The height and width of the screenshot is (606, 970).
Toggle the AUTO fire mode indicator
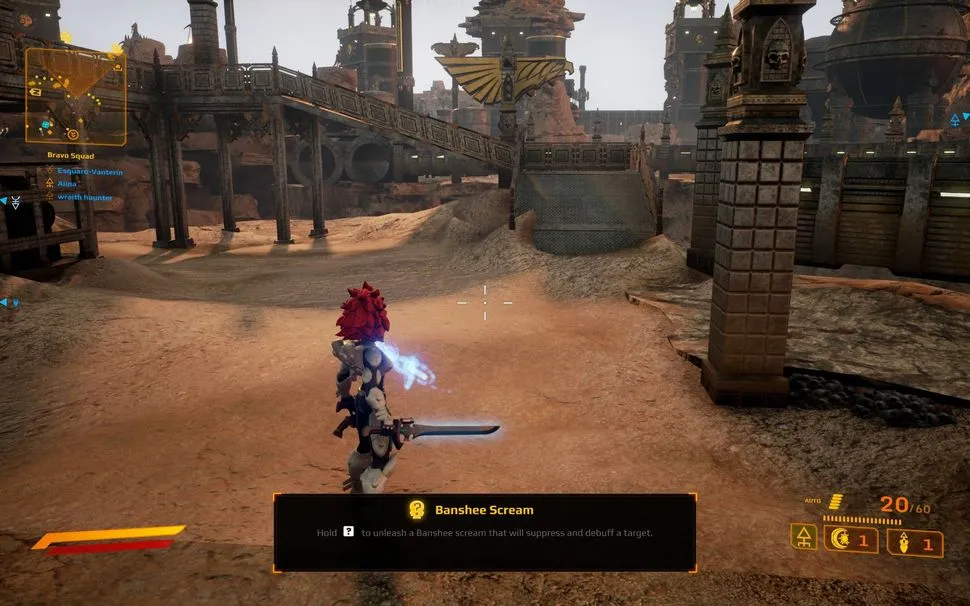(x=814, y=500)
